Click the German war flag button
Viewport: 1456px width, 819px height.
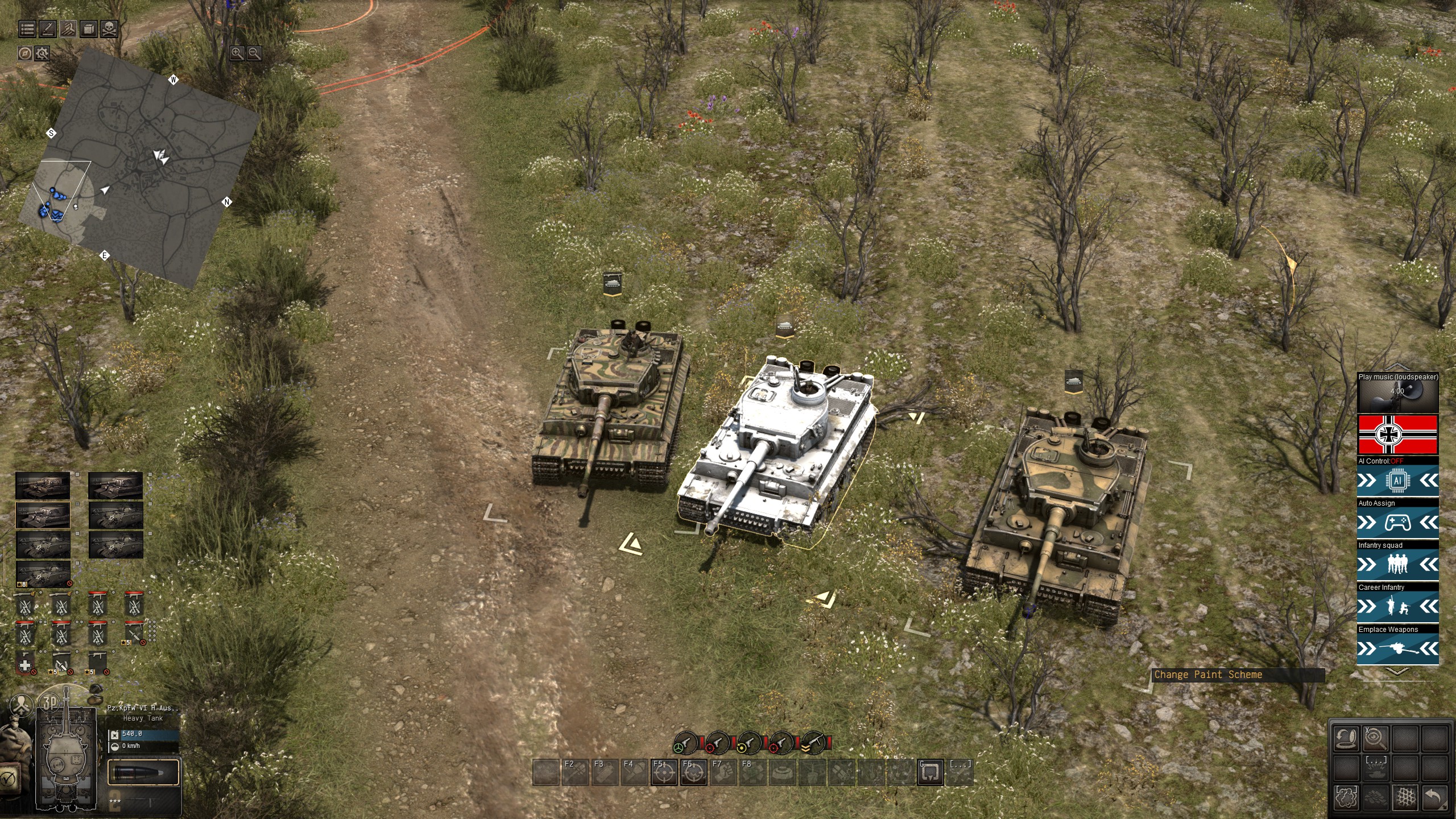1397,435
